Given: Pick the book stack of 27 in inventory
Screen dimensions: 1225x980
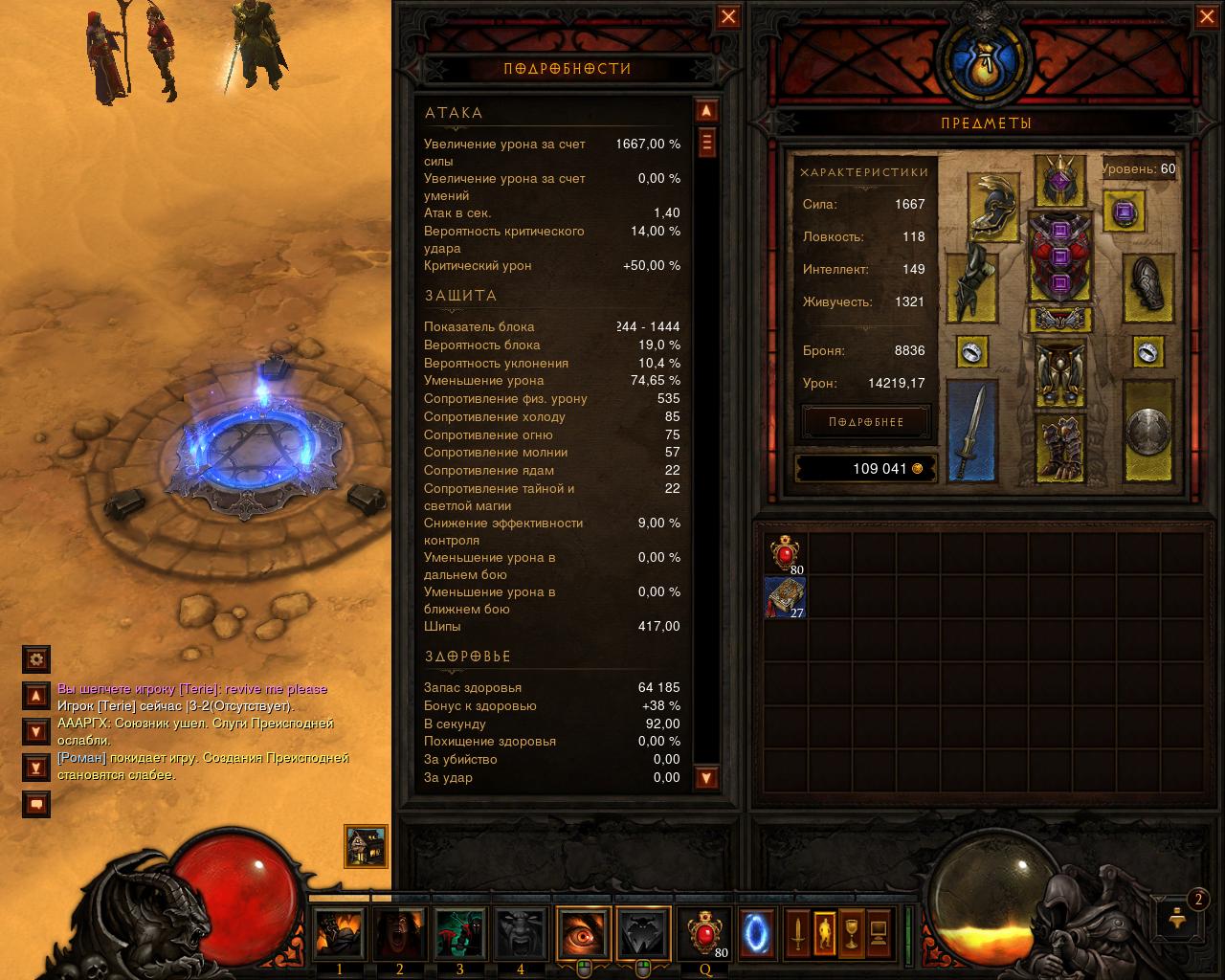Looking at the screenshot, I should pyautogui.click(x=786, y=597).
